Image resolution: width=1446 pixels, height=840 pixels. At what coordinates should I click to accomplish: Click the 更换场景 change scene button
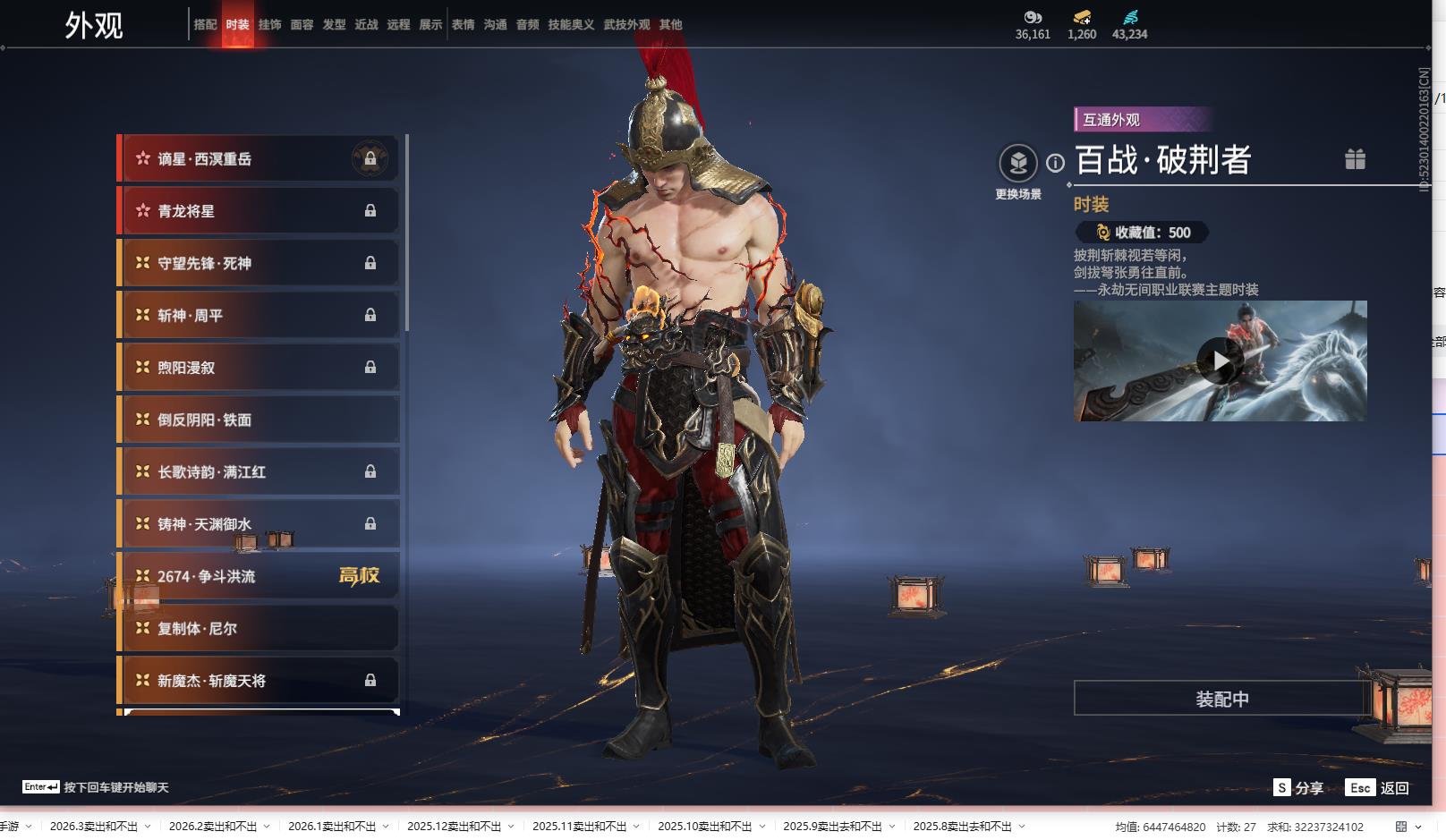click(x=1018, y=164)
